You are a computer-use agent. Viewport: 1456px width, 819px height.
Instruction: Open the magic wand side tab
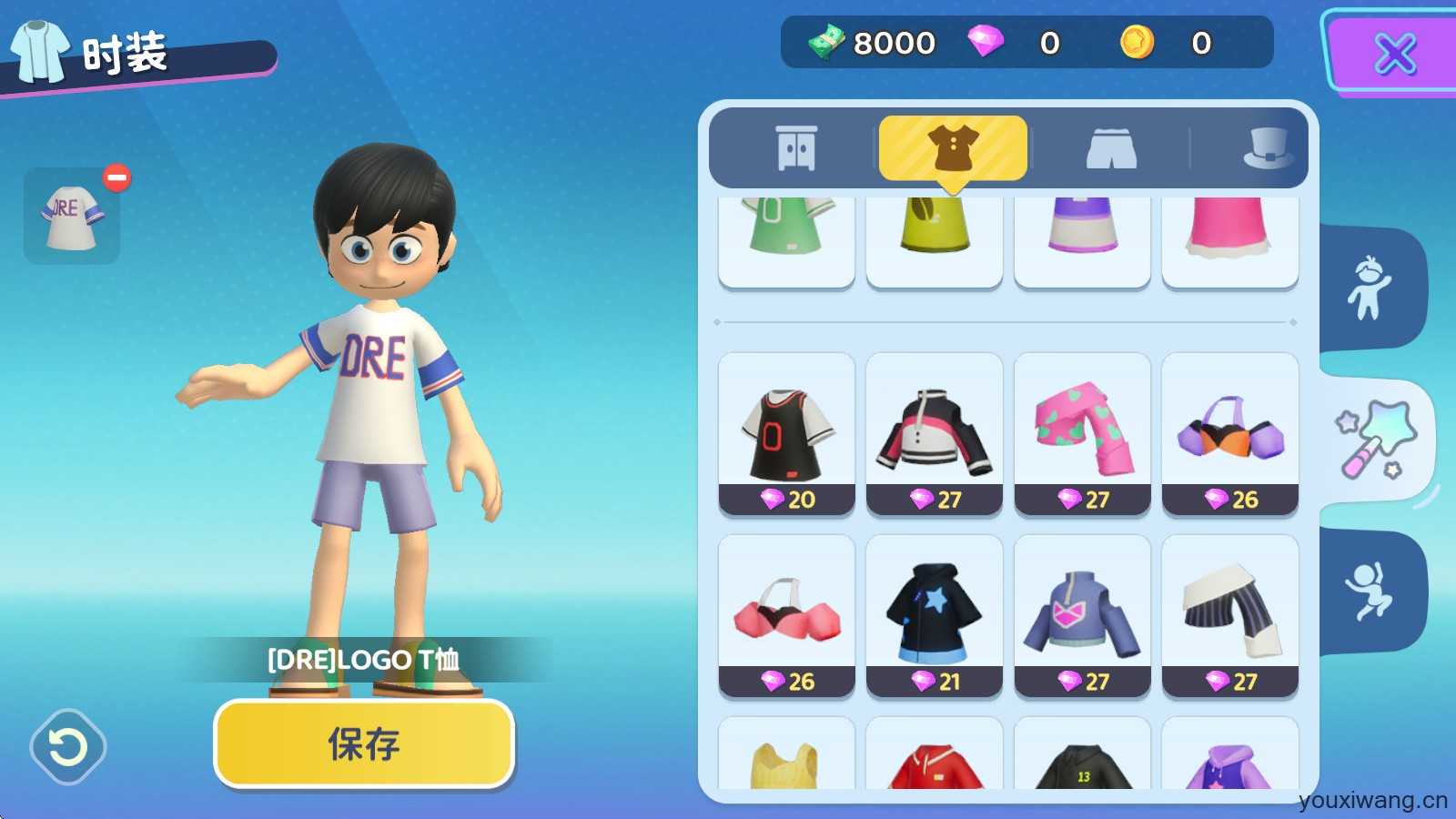[1374, 440]
